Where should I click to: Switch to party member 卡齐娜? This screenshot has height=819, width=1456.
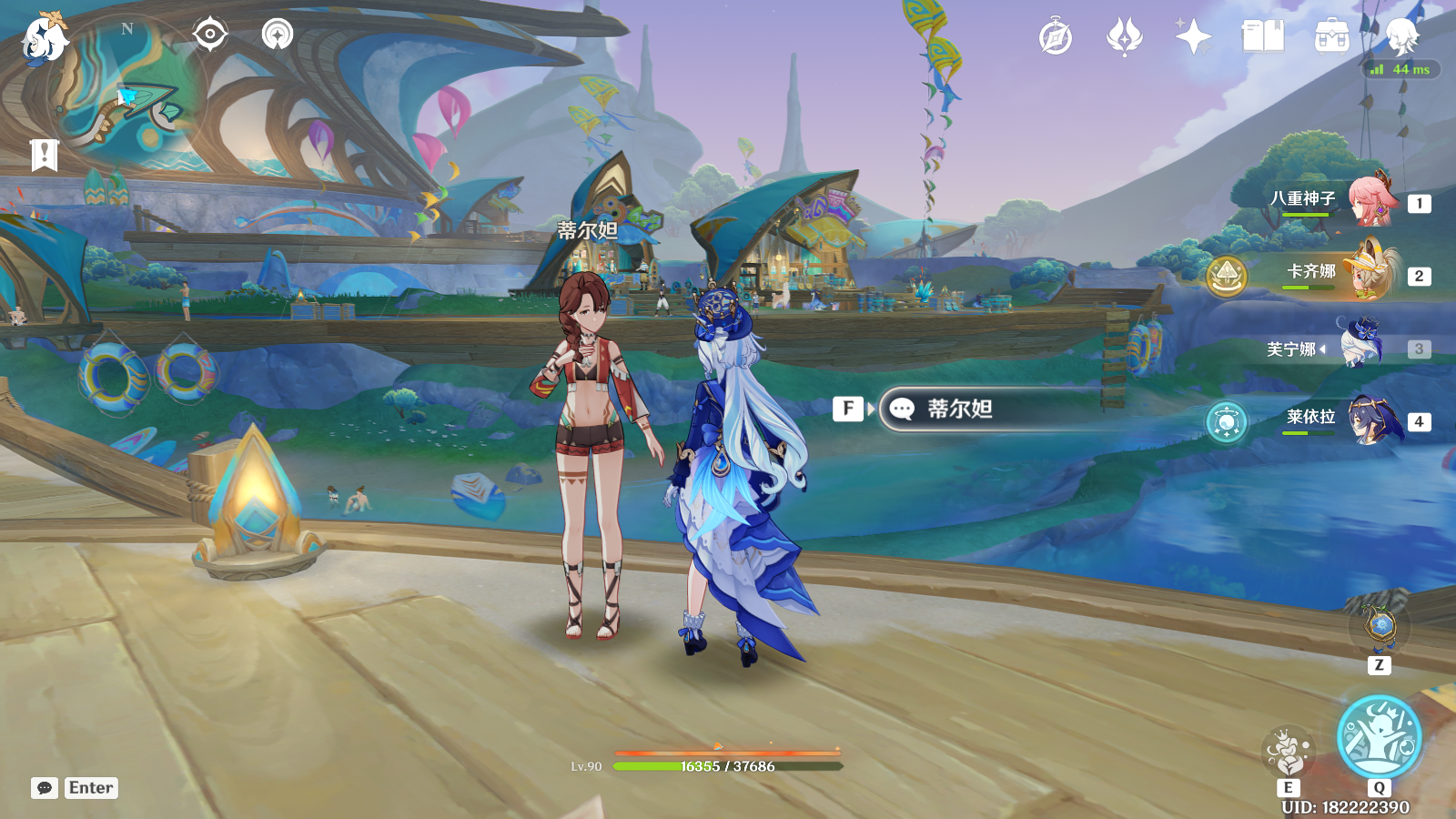tap(1370, 273)
